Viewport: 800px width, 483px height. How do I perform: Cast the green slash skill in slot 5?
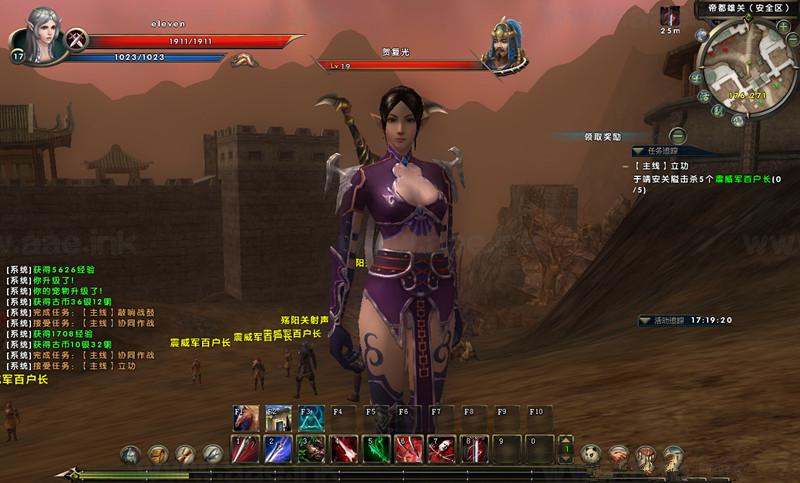375,449
